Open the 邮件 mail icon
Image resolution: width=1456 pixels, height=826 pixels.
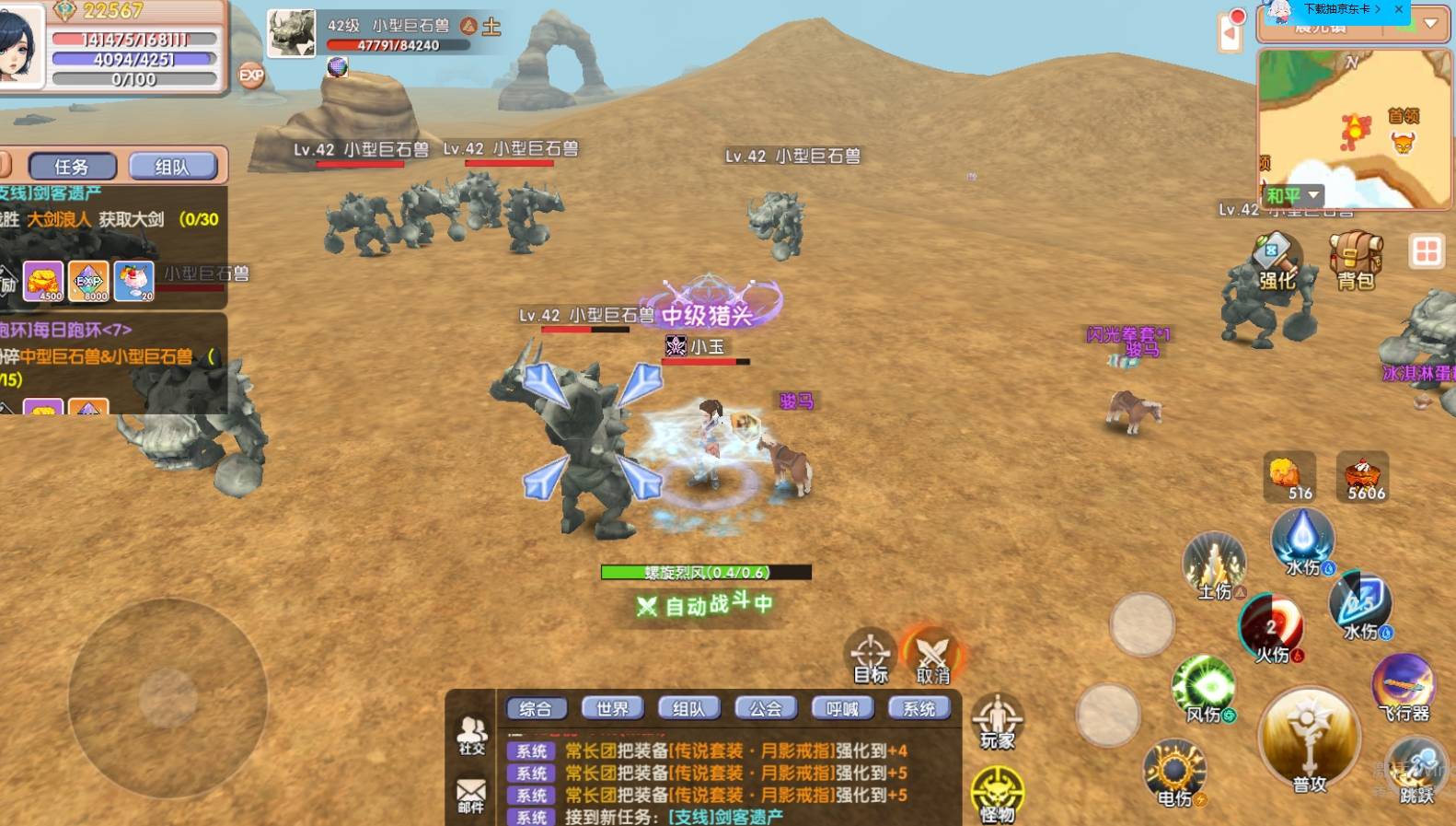pyautogui.click(x=471, y=795)
